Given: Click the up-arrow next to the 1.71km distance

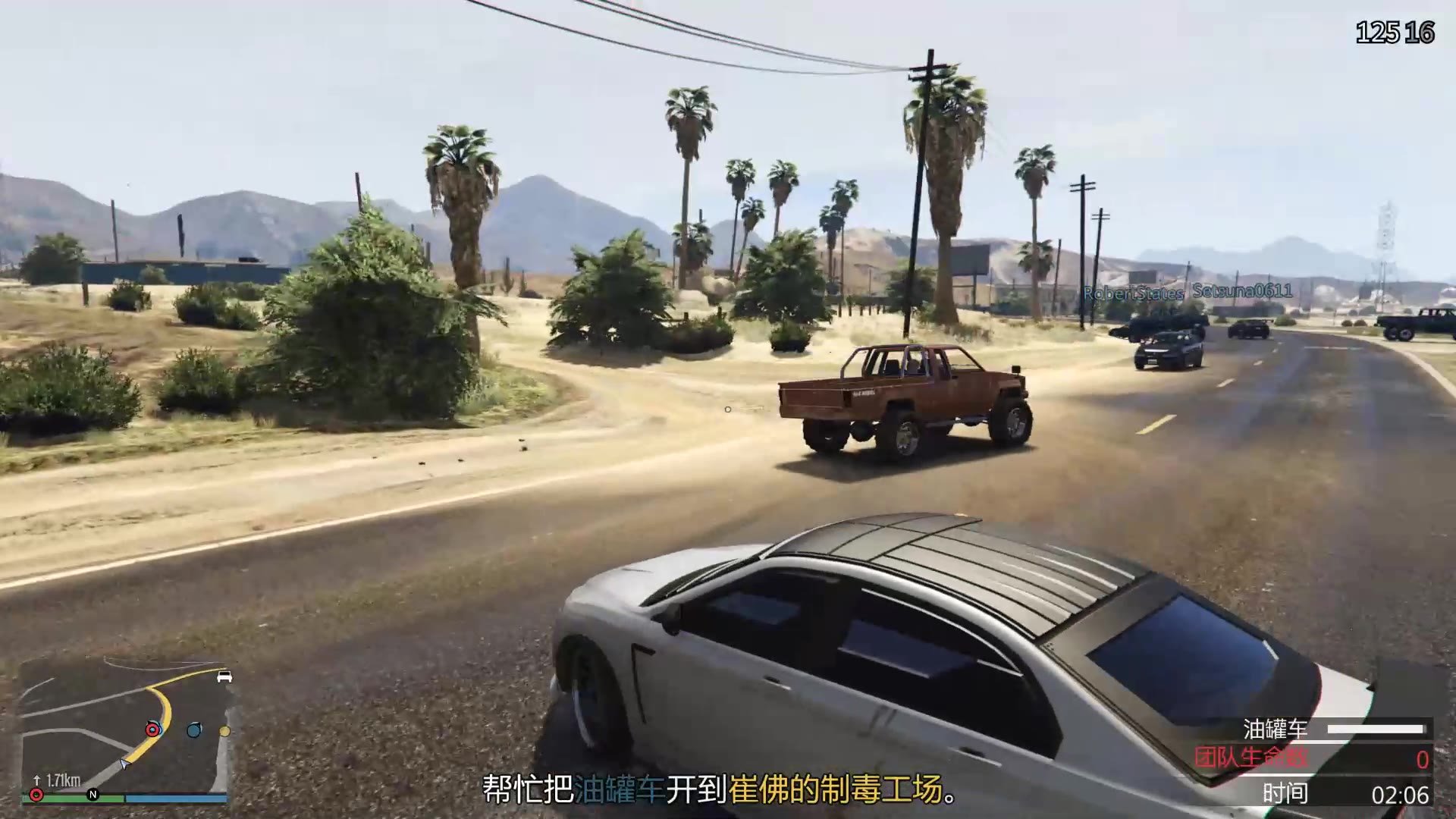Looking at the screenshot, I should coord(36,780).
